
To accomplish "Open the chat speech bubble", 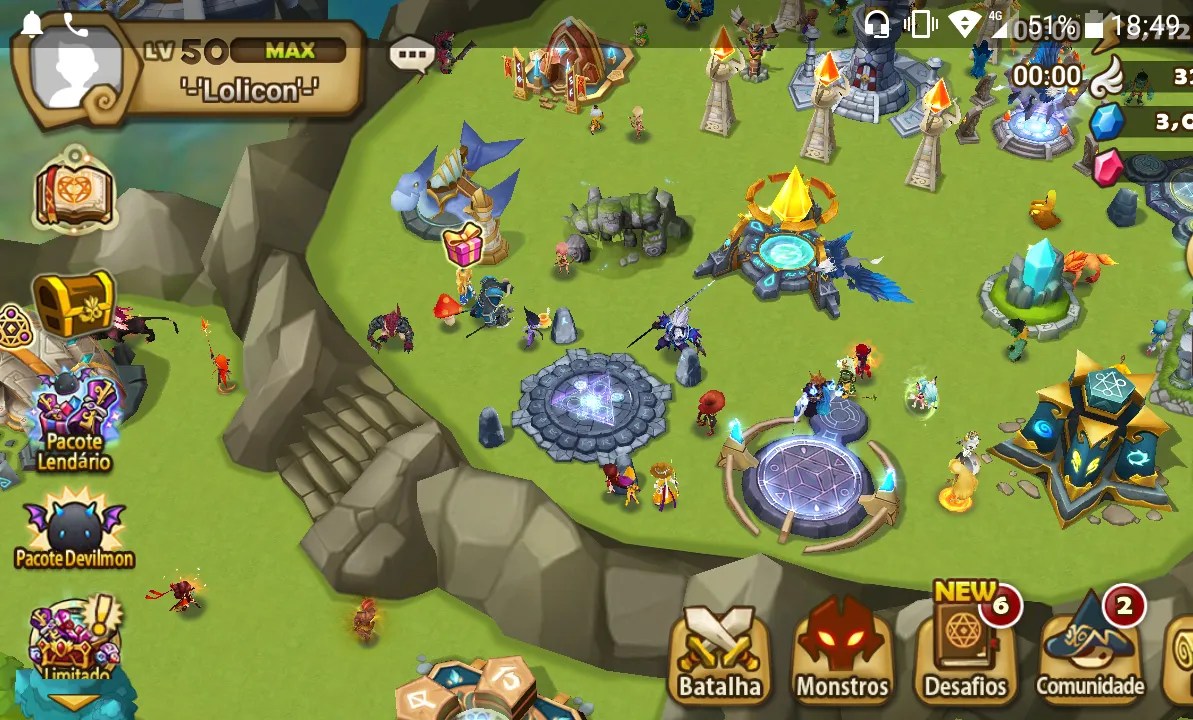I will pyautogui.click(x=410, y=54).
